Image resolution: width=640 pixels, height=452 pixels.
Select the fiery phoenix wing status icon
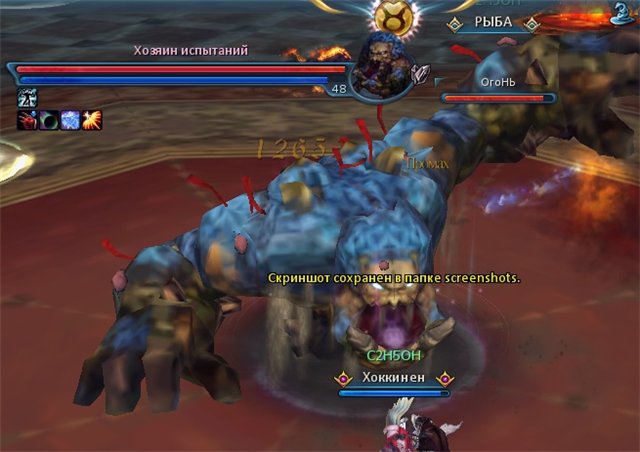point(93,120)
